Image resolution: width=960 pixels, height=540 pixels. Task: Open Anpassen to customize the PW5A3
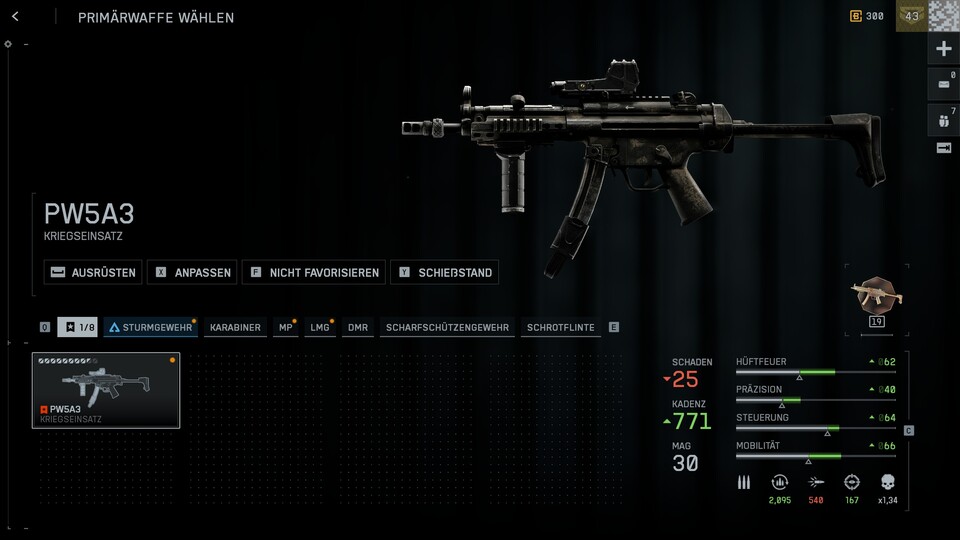tap(192, 272)
